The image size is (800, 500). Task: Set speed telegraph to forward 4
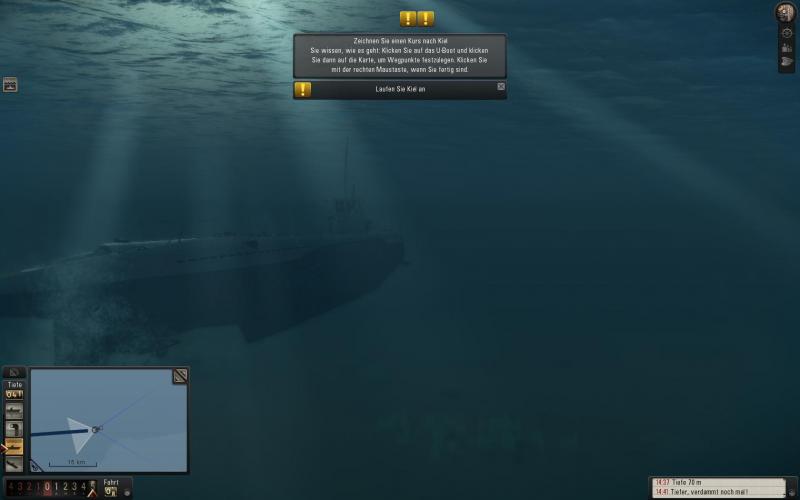[83, 487]
